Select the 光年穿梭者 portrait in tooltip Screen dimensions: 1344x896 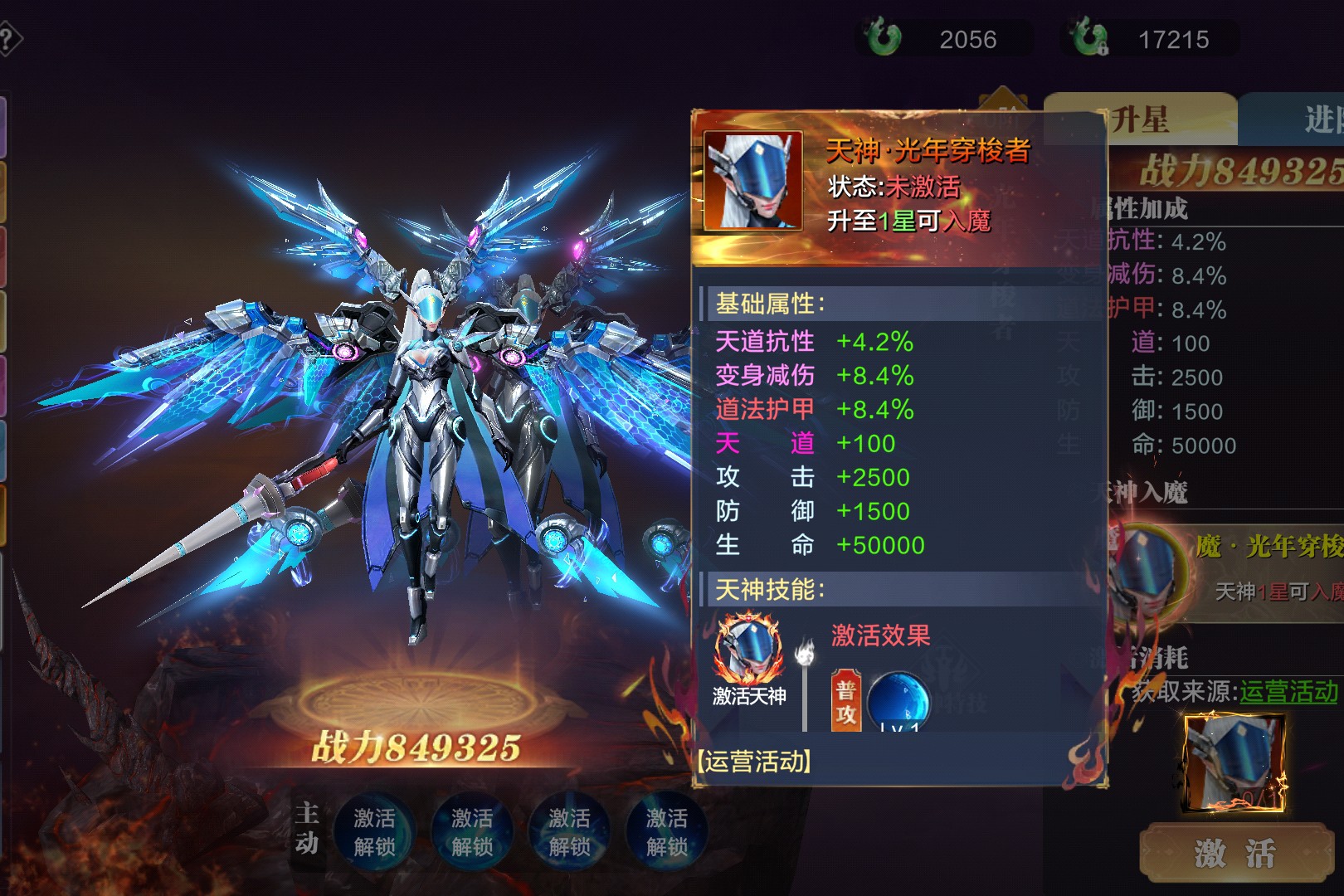coord(753,180)
